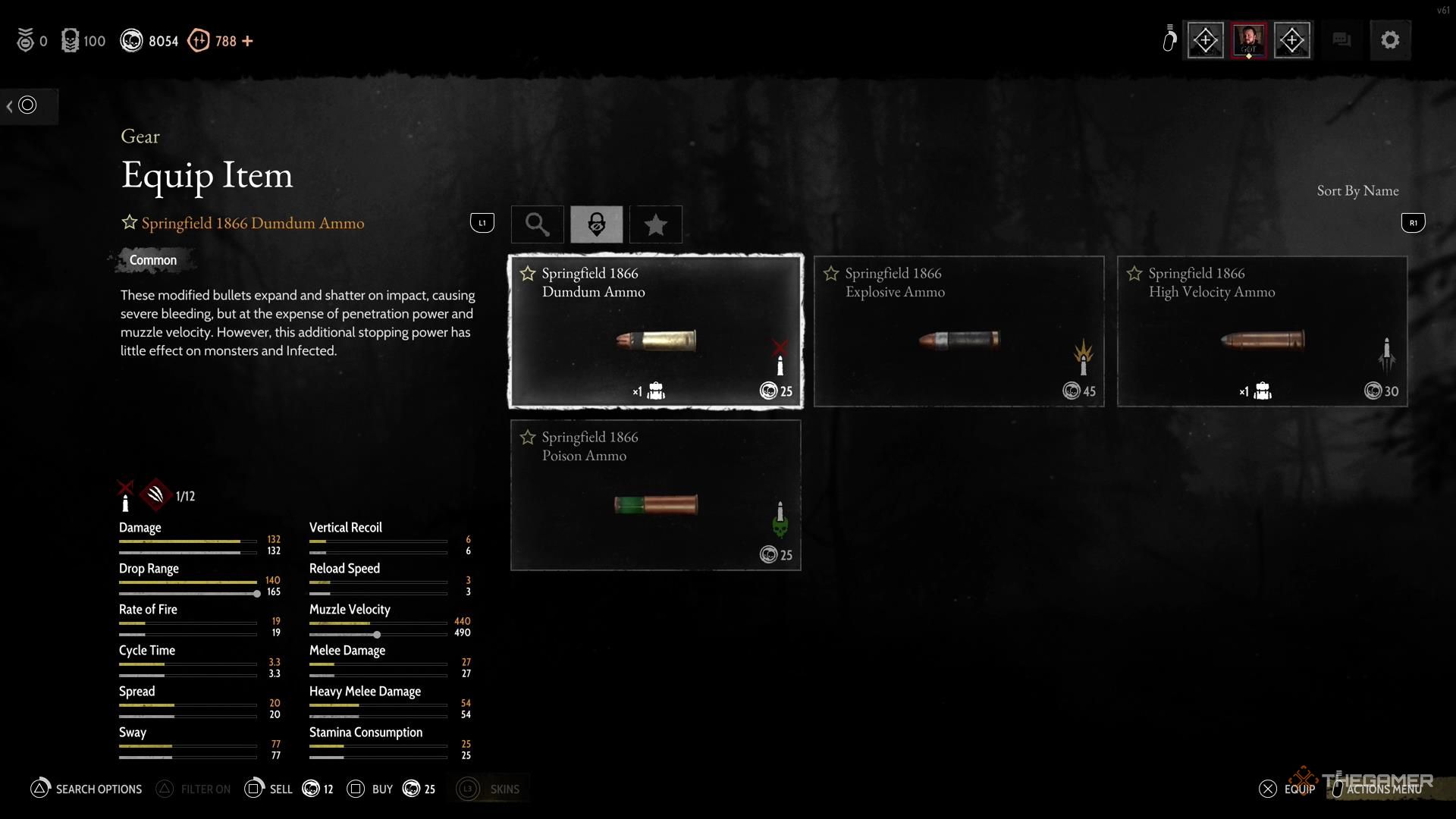The image size is (1456, 819).
Task: Open the chat messages icon
Action: 1341,39
